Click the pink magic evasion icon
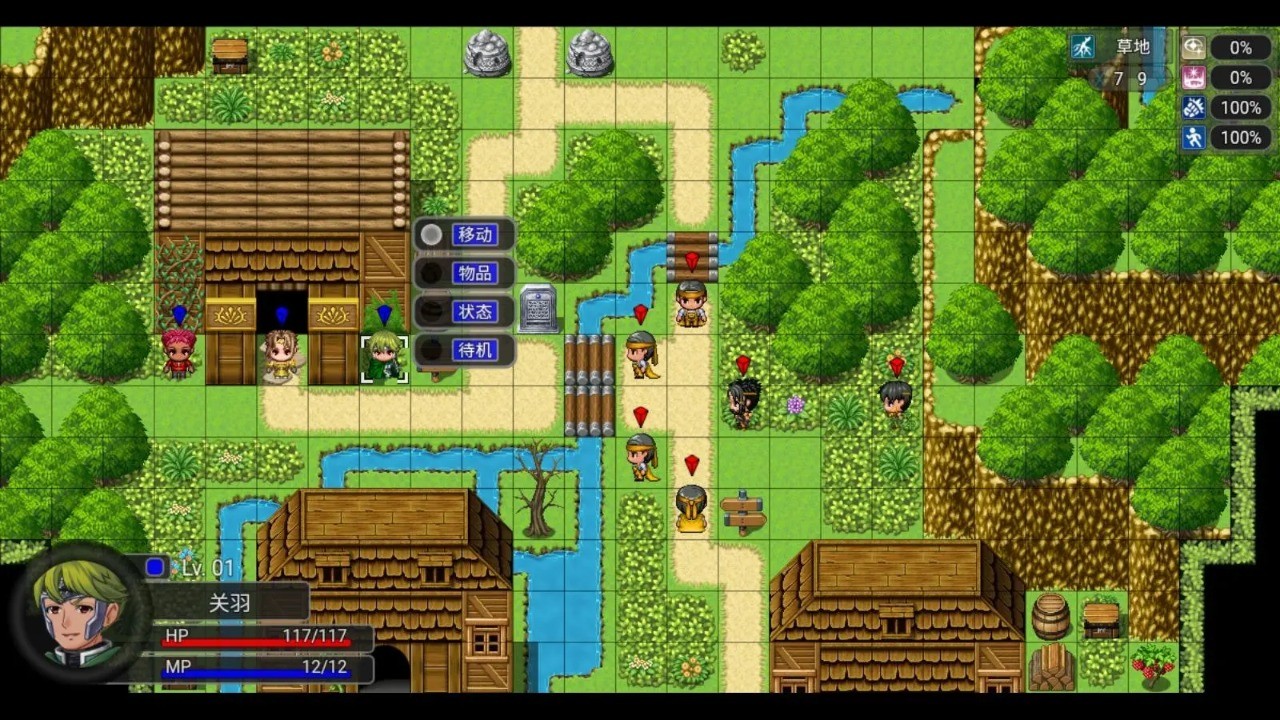 [x=1193, y=77]
